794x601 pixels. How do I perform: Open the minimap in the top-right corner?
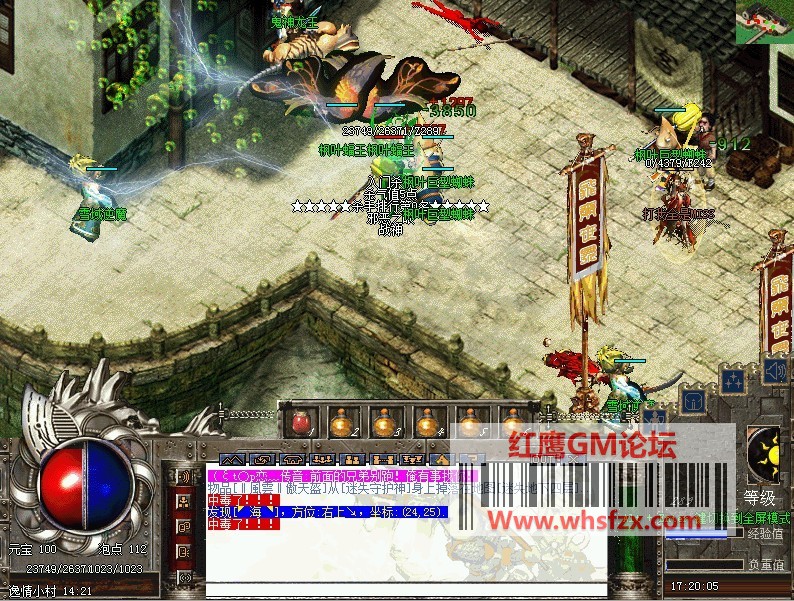coord(765,22)
